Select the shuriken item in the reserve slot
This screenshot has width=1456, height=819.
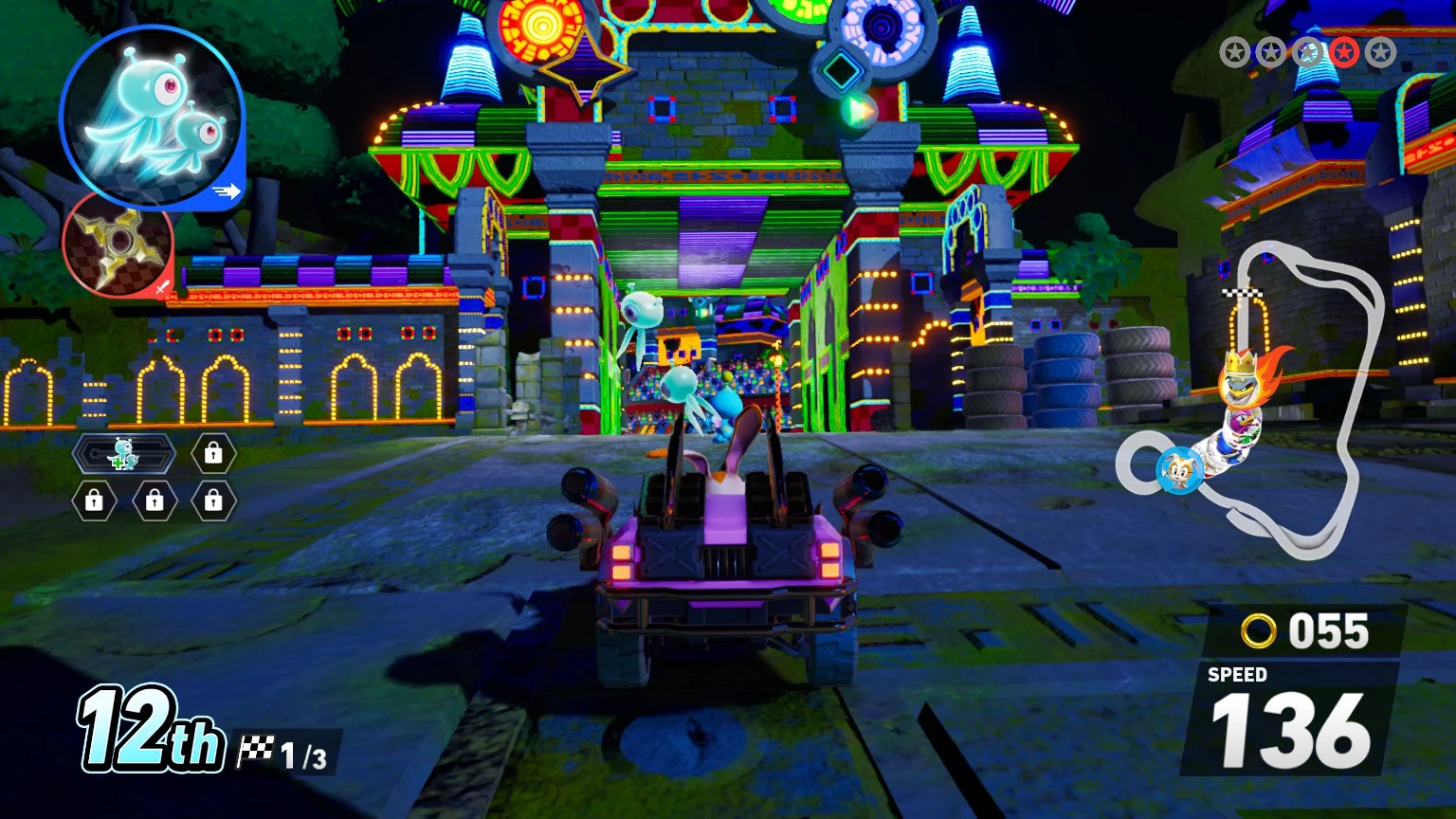118,243
